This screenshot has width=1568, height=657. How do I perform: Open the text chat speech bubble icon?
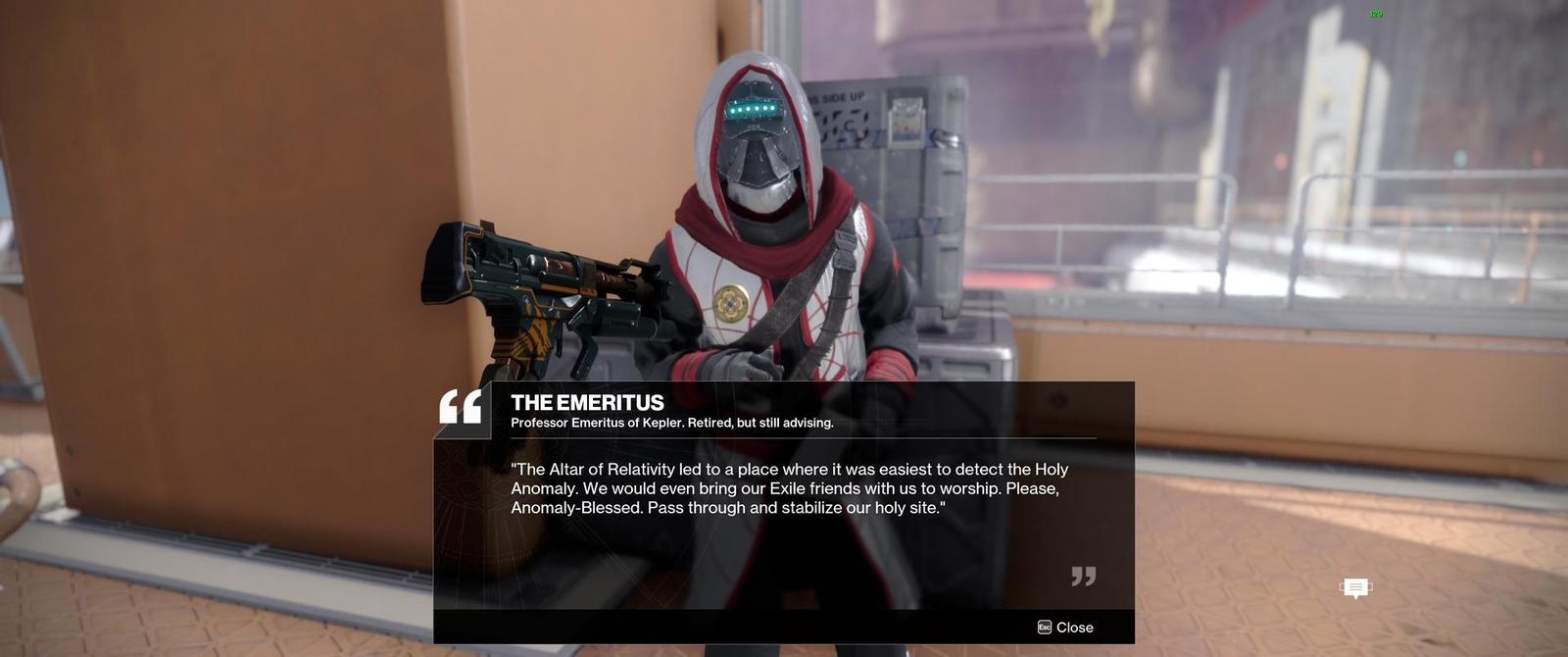(1355, 587)
